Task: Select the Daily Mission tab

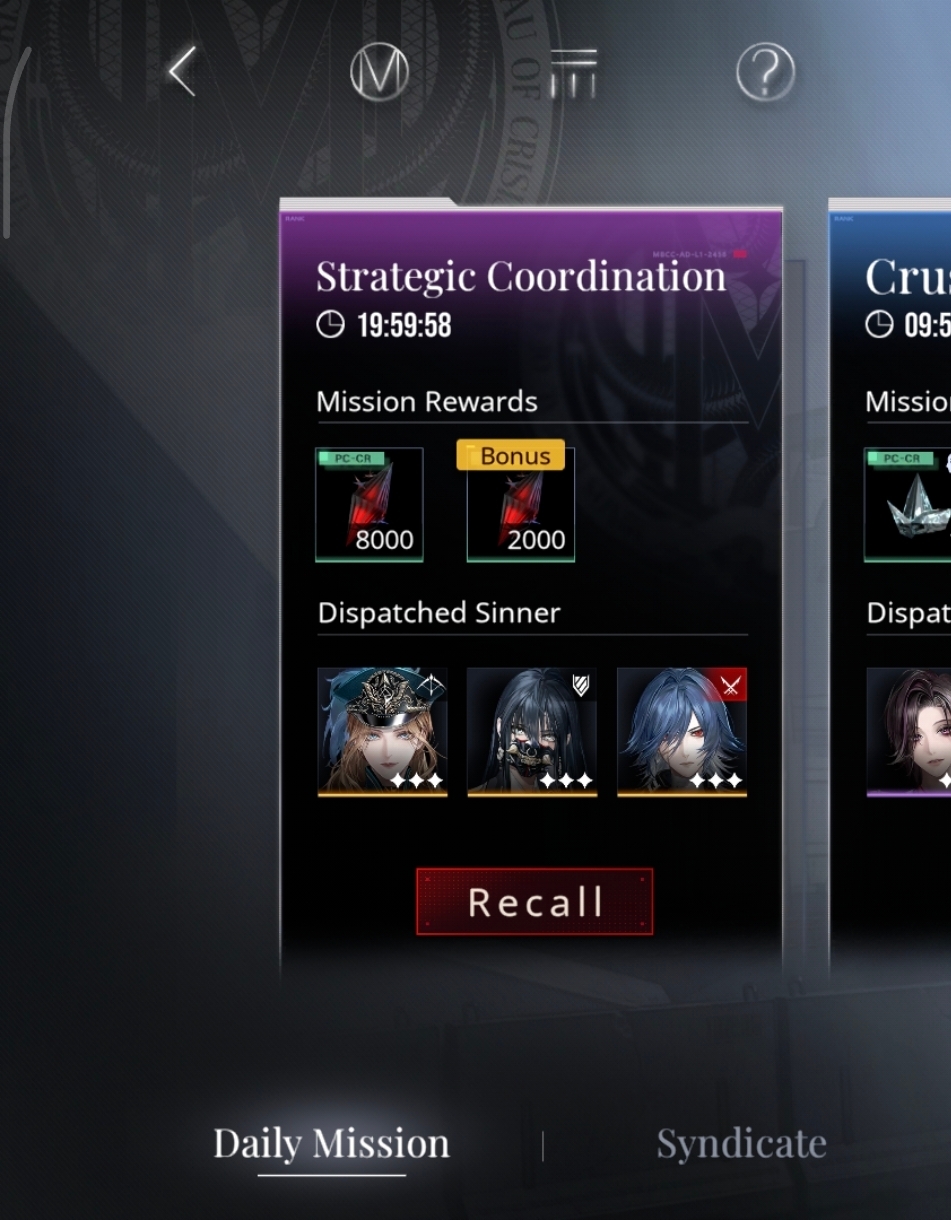Action: click(331, 1143)
